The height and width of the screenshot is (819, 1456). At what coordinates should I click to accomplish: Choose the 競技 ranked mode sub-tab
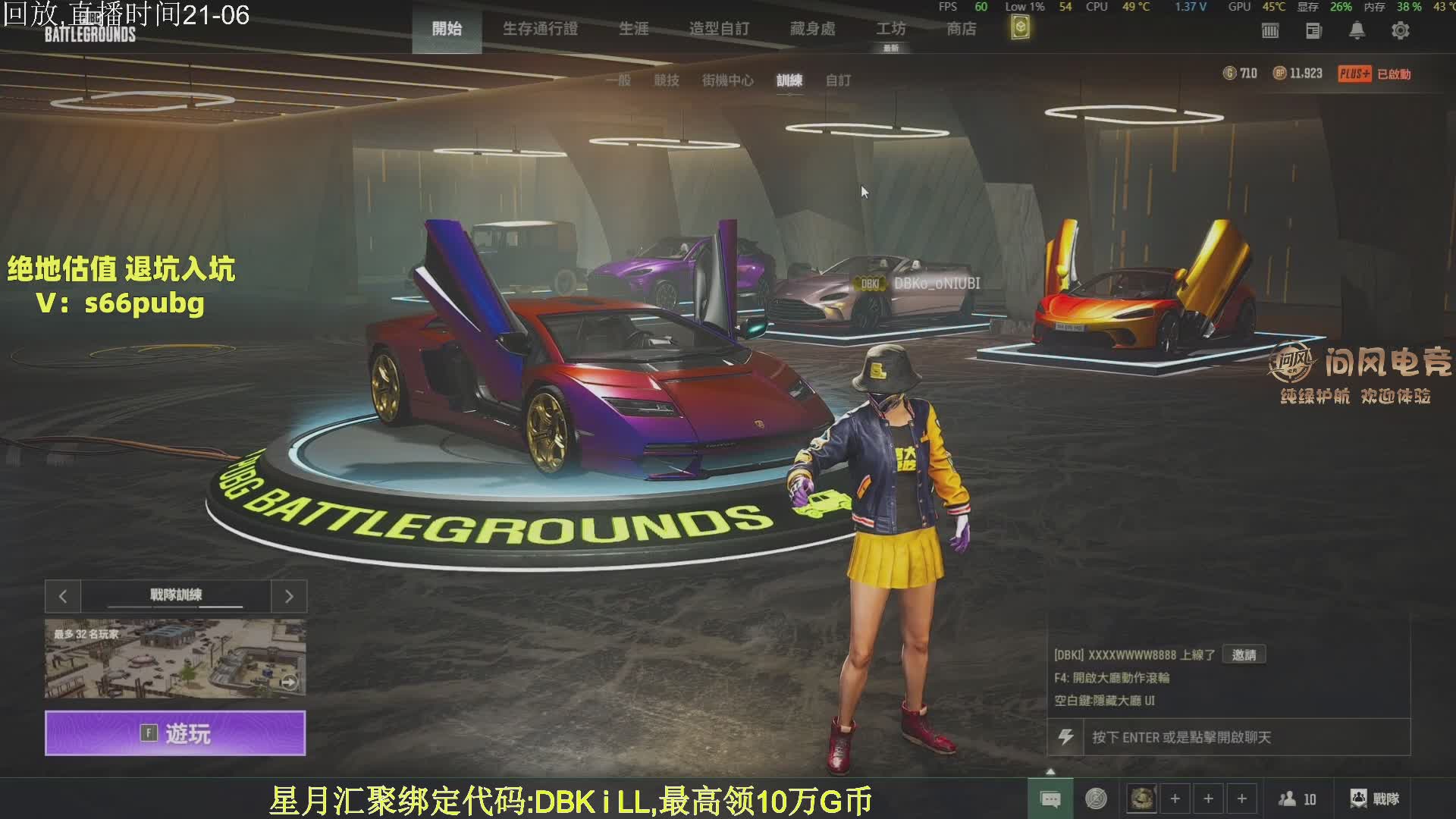pos(667,80)
